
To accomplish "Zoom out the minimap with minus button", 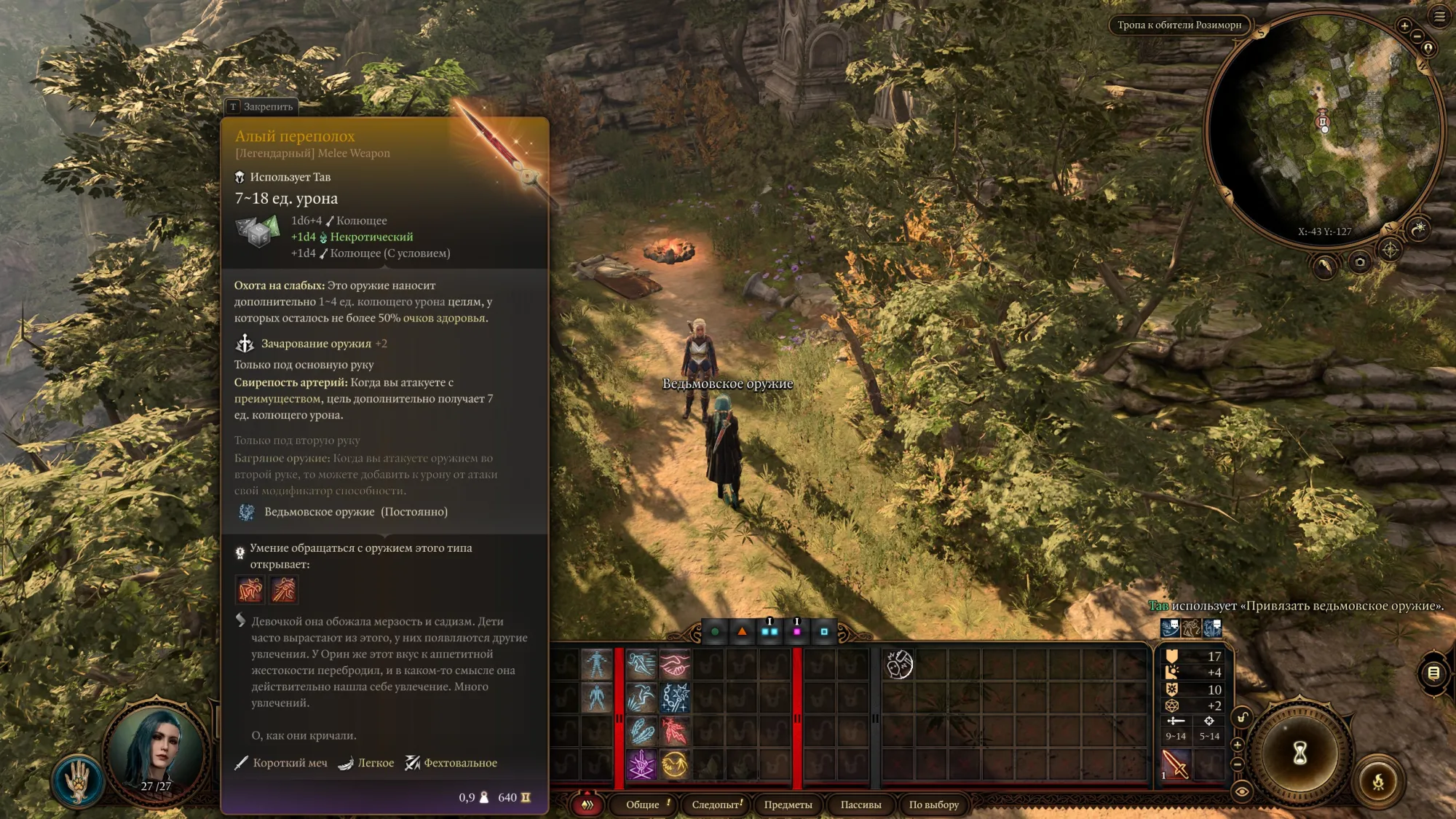I will [1417, 36].
